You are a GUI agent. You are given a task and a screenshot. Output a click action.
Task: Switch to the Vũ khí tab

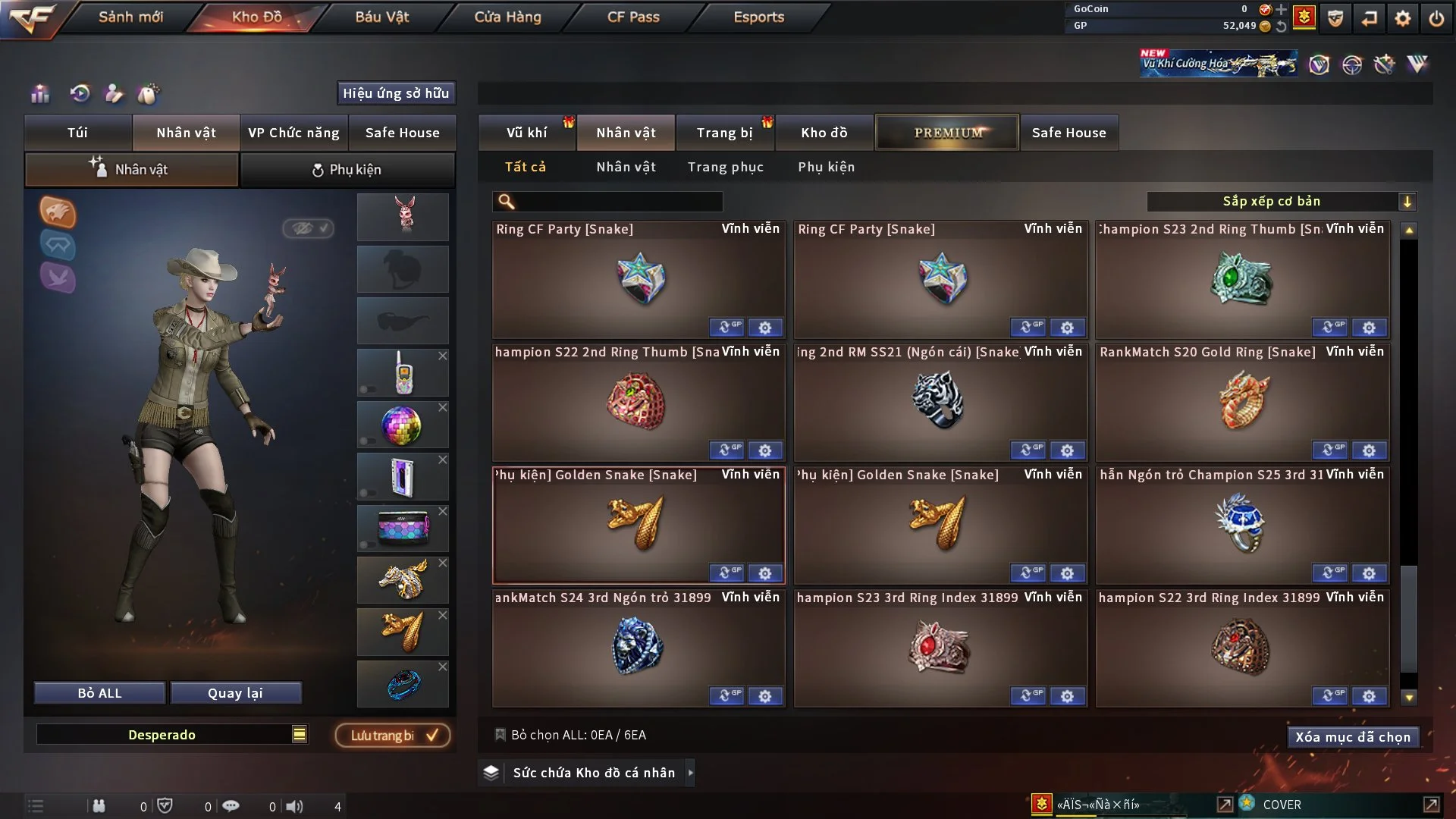tap(526, 133)
